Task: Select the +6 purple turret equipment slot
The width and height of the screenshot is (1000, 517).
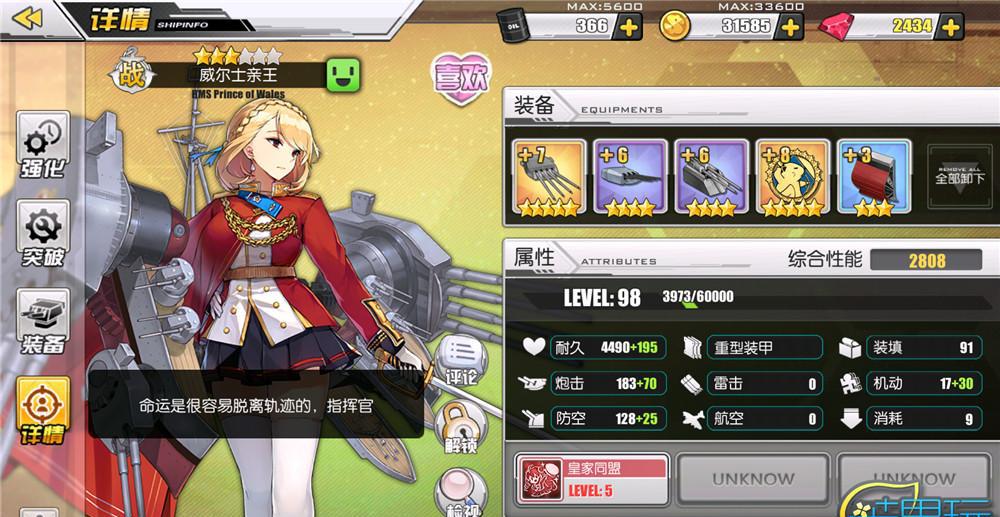Action: click(x=629, y=179)
